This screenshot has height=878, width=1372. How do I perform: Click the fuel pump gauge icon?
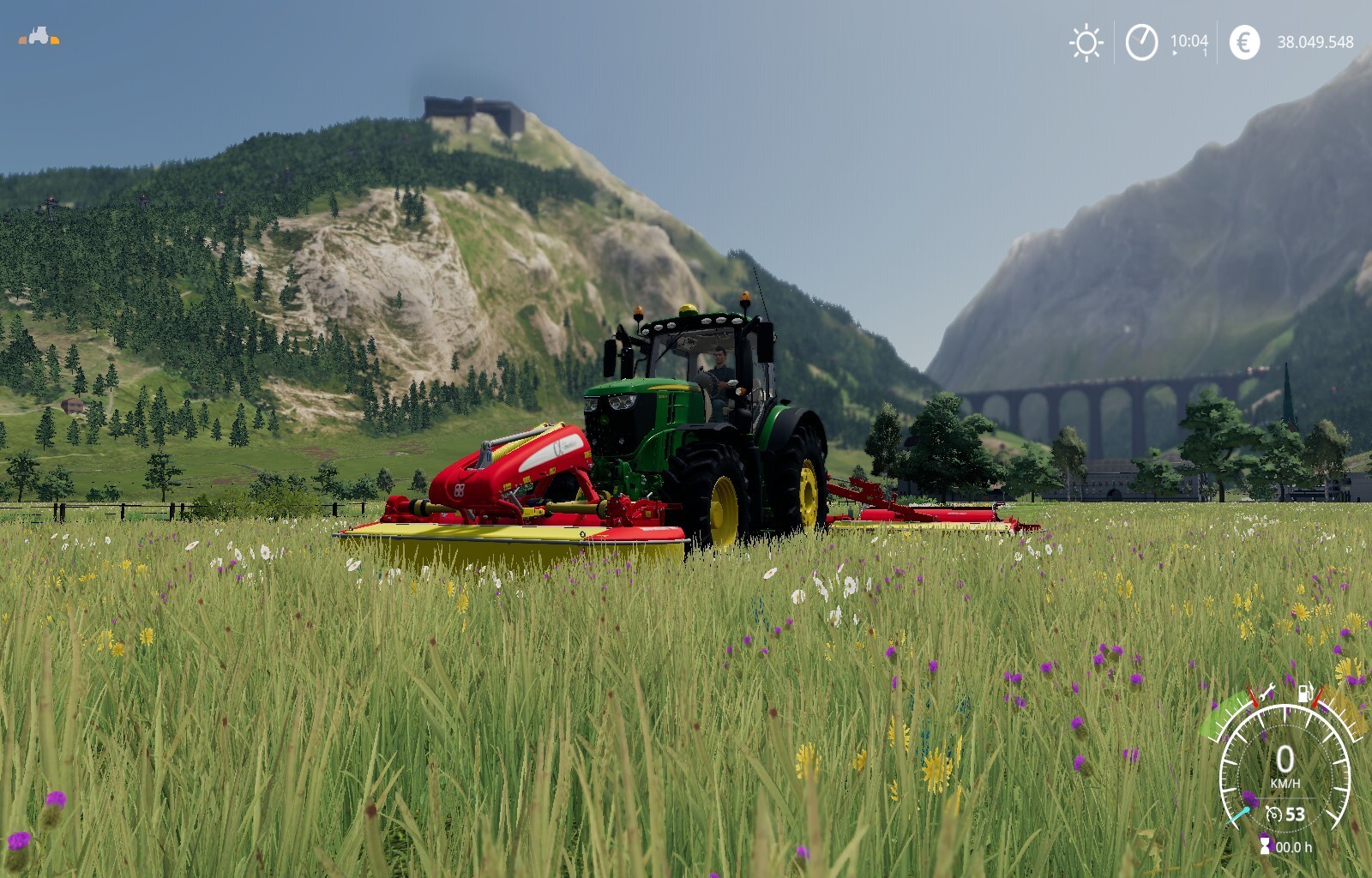[x=1304, y=692]
